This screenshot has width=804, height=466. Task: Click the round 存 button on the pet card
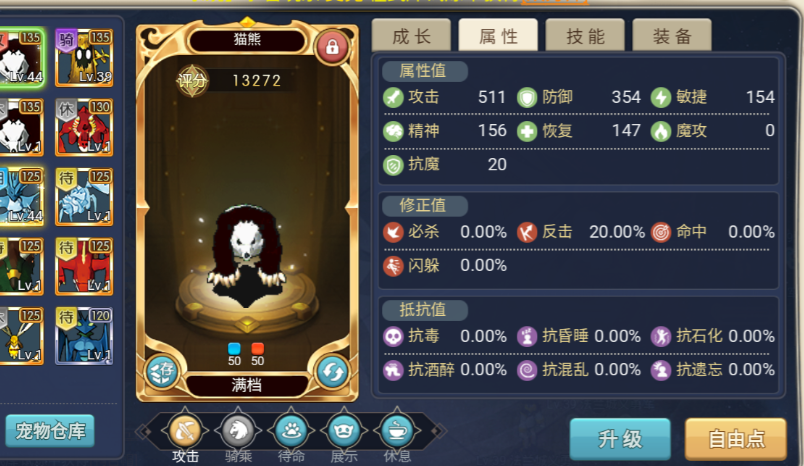point(162,371)
